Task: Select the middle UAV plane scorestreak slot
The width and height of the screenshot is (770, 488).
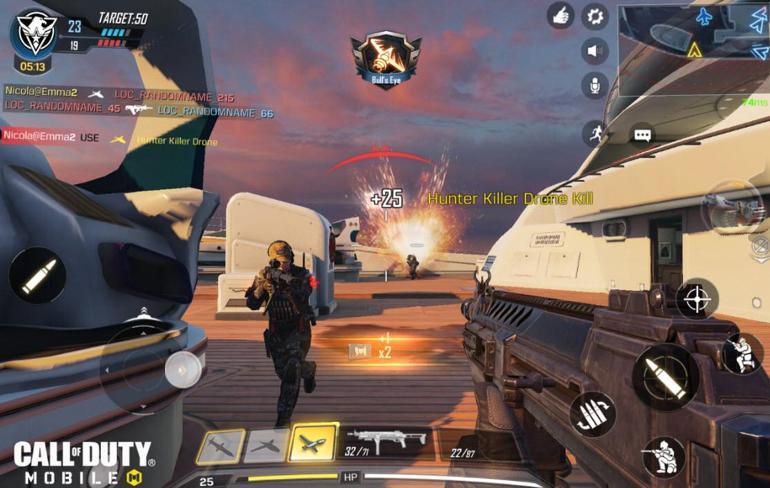Action: click(x=266, y=446)
